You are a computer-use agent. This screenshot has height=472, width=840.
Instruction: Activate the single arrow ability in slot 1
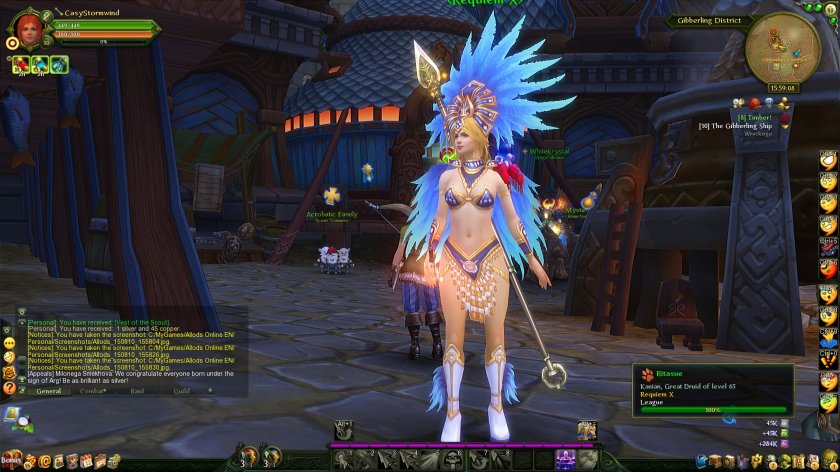pyautogui.click(x=343, y=460)
